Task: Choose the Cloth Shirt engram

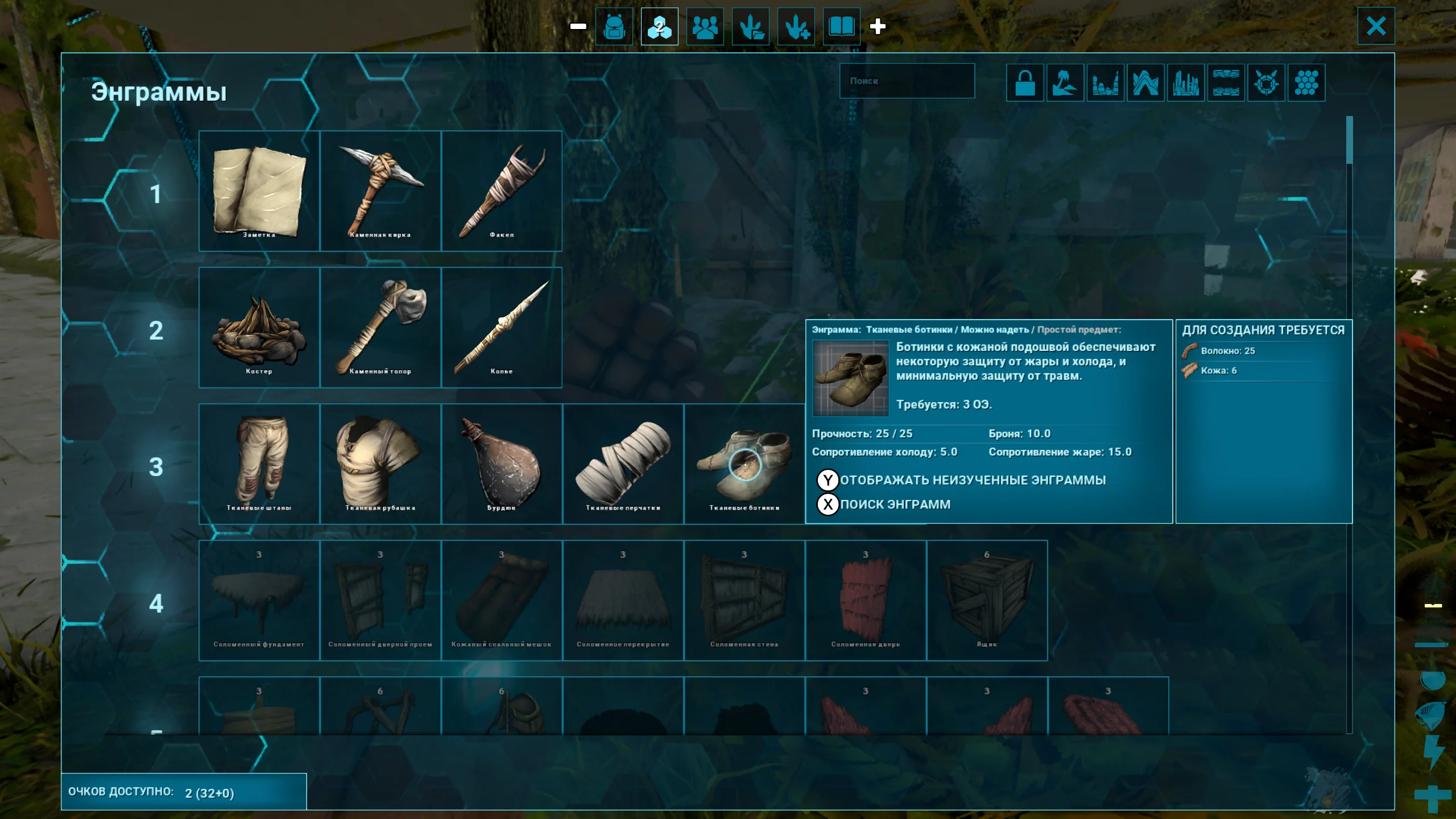Action: (x=380, y=464)
